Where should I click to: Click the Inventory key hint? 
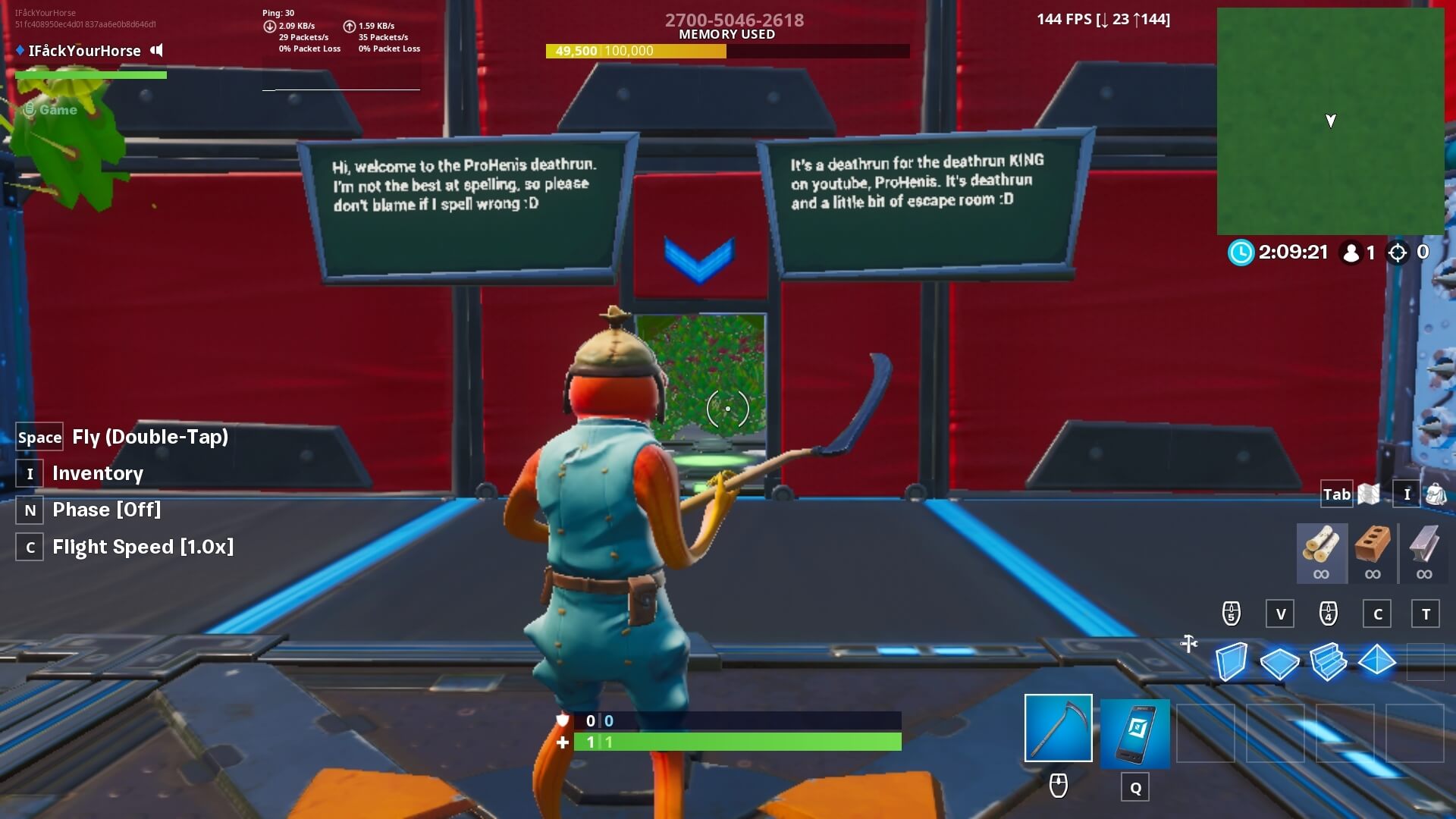point(29,473)
